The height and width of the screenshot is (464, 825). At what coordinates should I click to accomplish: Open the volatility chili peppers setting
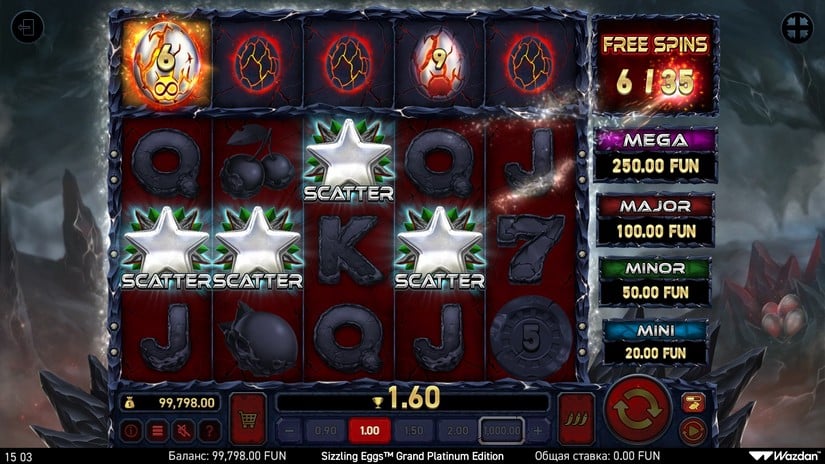point(577,413)
